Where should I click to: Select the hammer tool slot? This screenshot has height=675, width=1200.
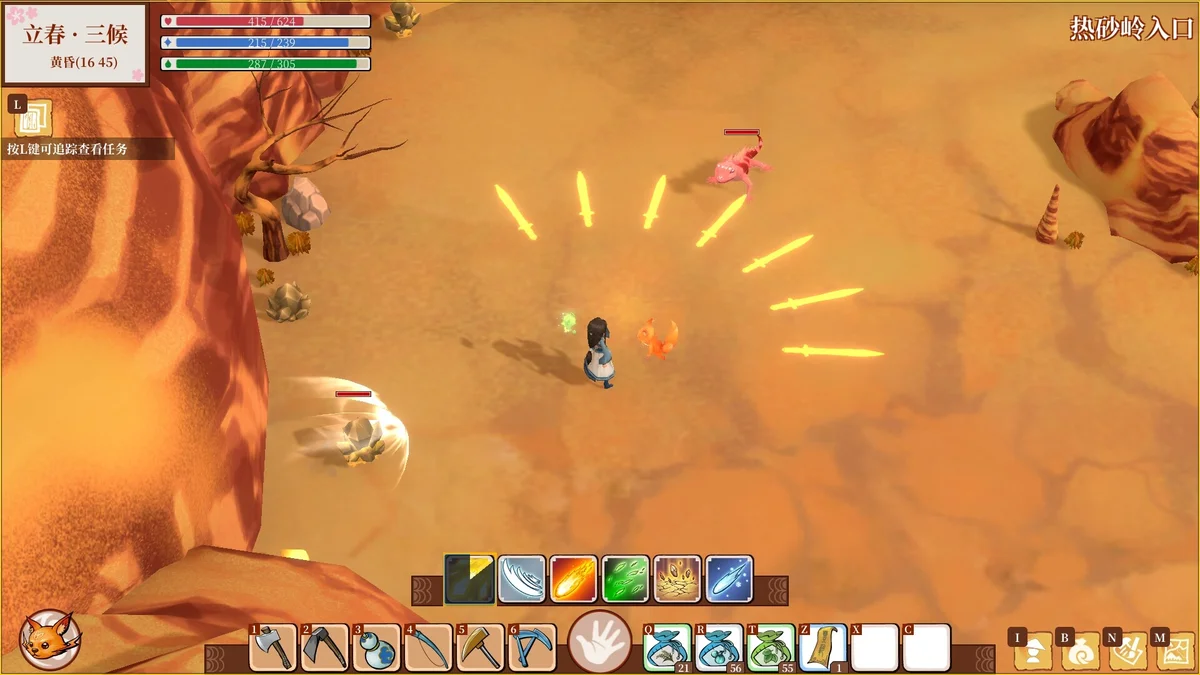point(481,648)
